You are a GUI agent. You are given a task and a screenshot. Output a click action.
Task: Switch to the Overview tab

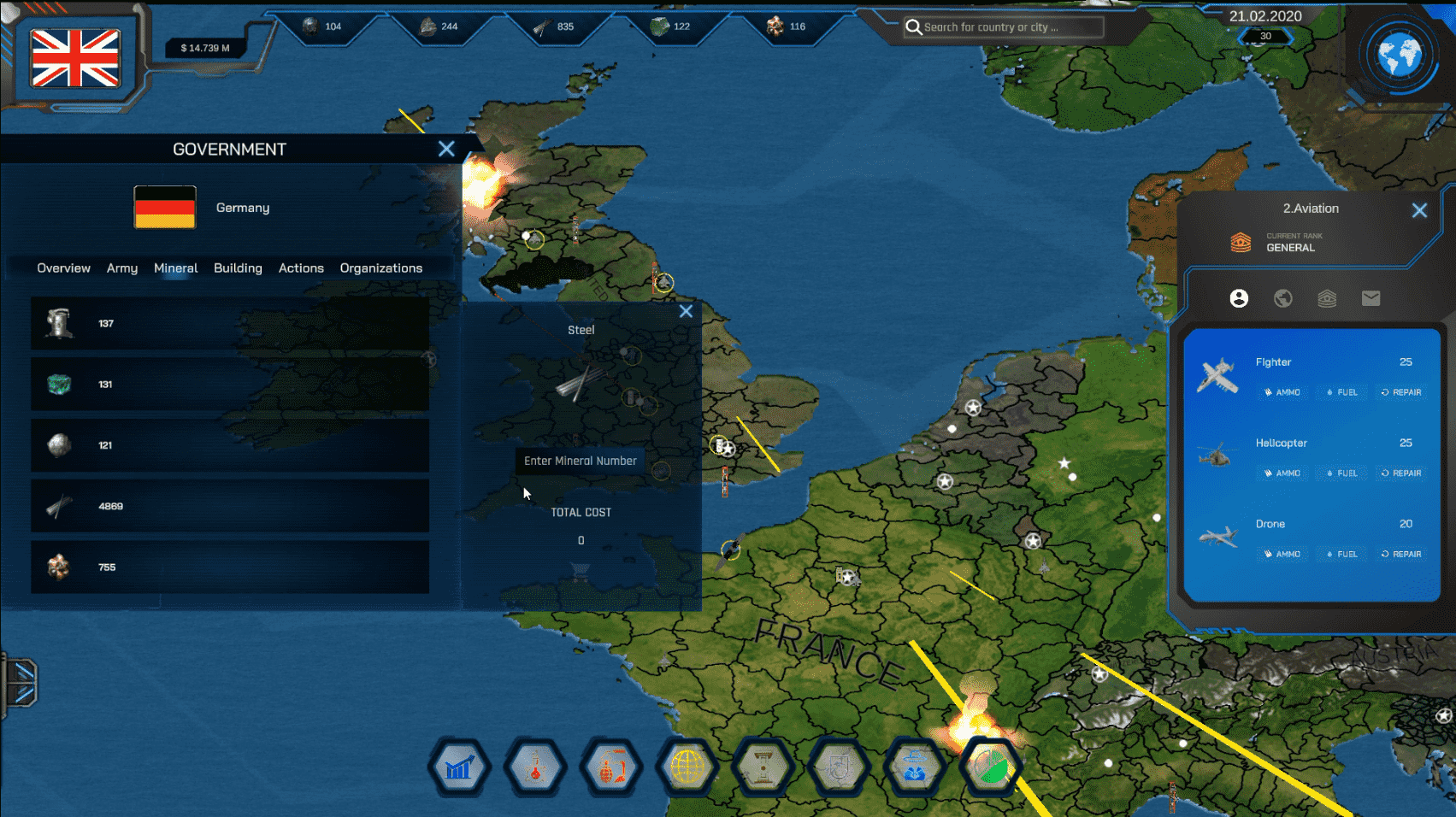(x=63, y=268)
